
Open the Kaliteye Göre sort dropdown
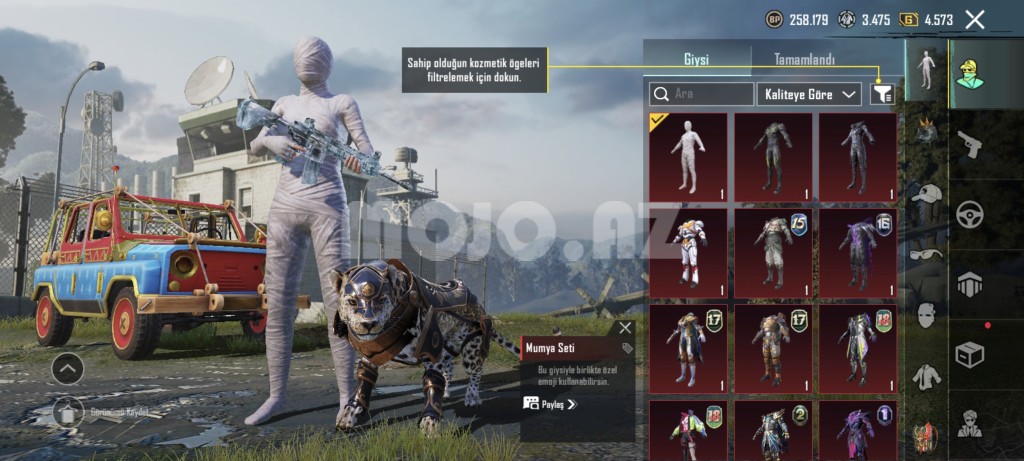click(810, 94)
